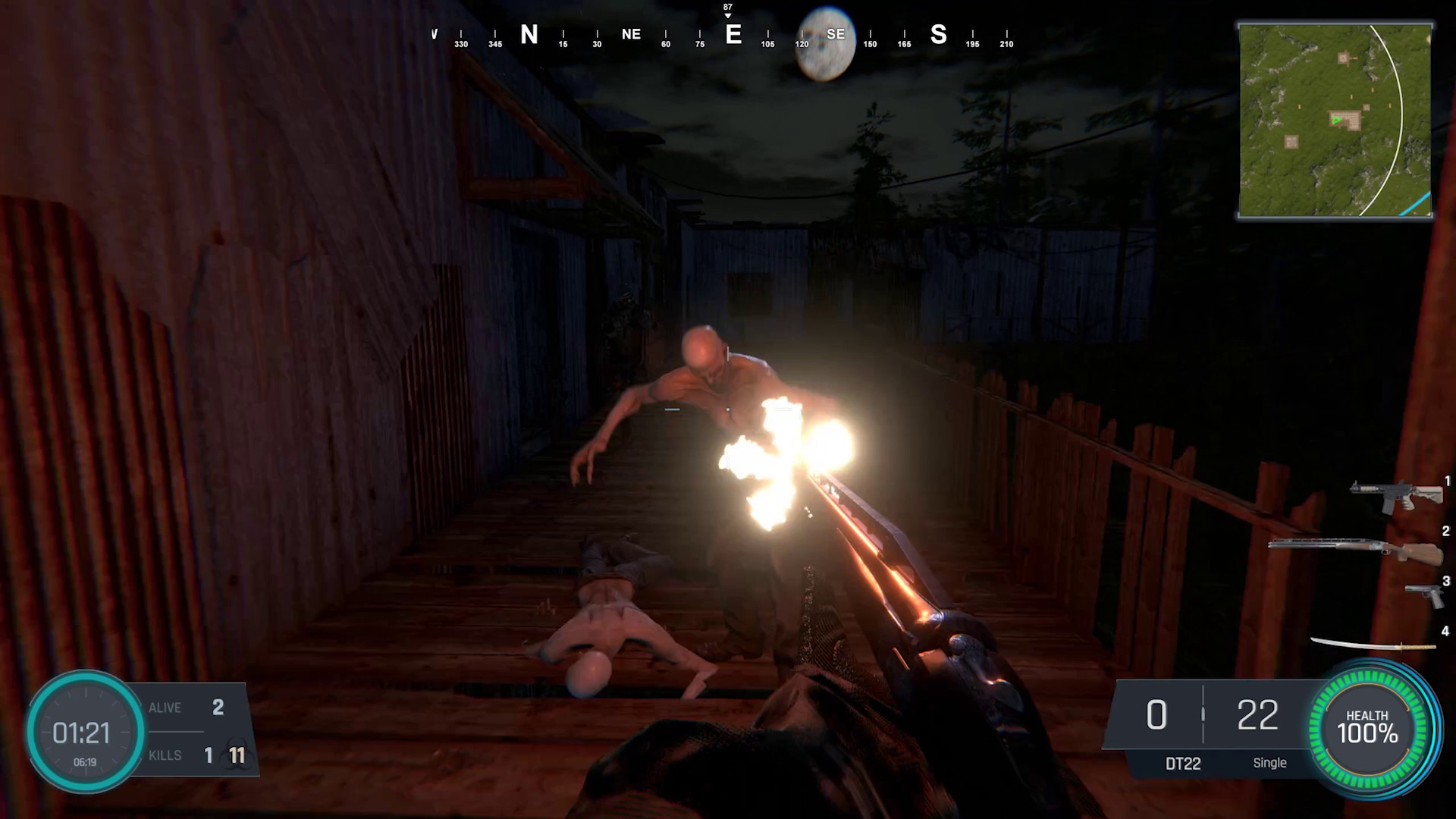Click the SE label on the compass bar
1456x819 pixels.
coord(836,34)
